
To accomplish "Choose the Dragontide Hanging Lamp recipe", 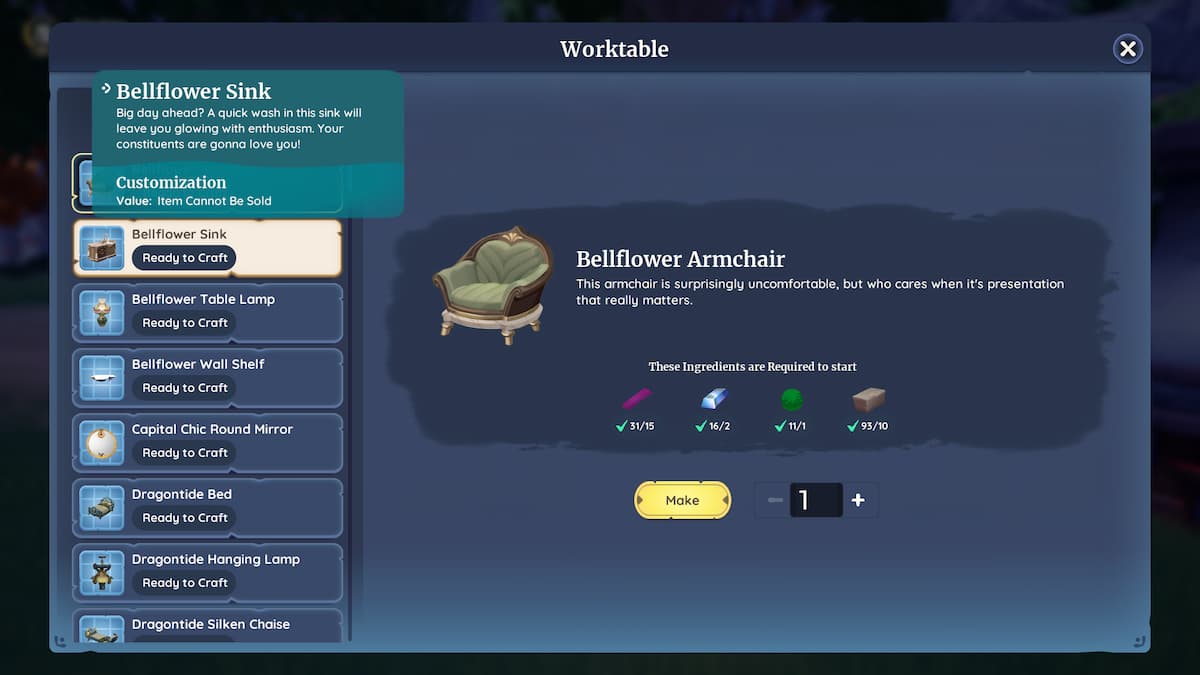I will point(207,573).
